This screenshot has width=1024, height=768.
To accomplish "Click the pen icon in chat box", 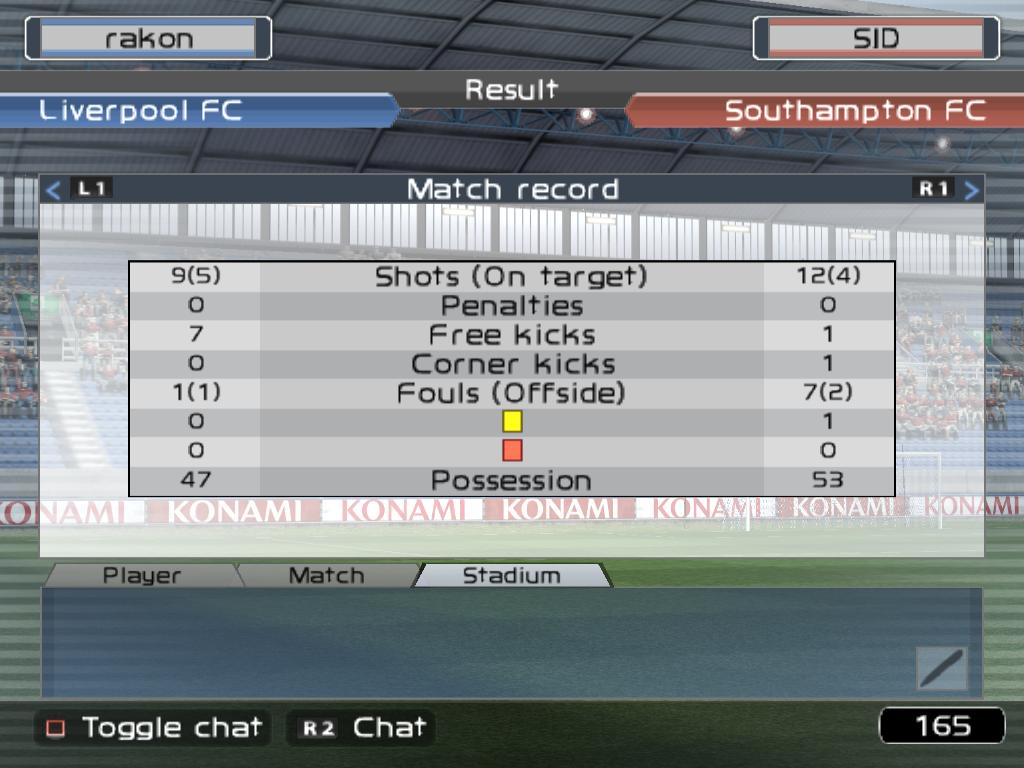I will click(x=941, y=668).
